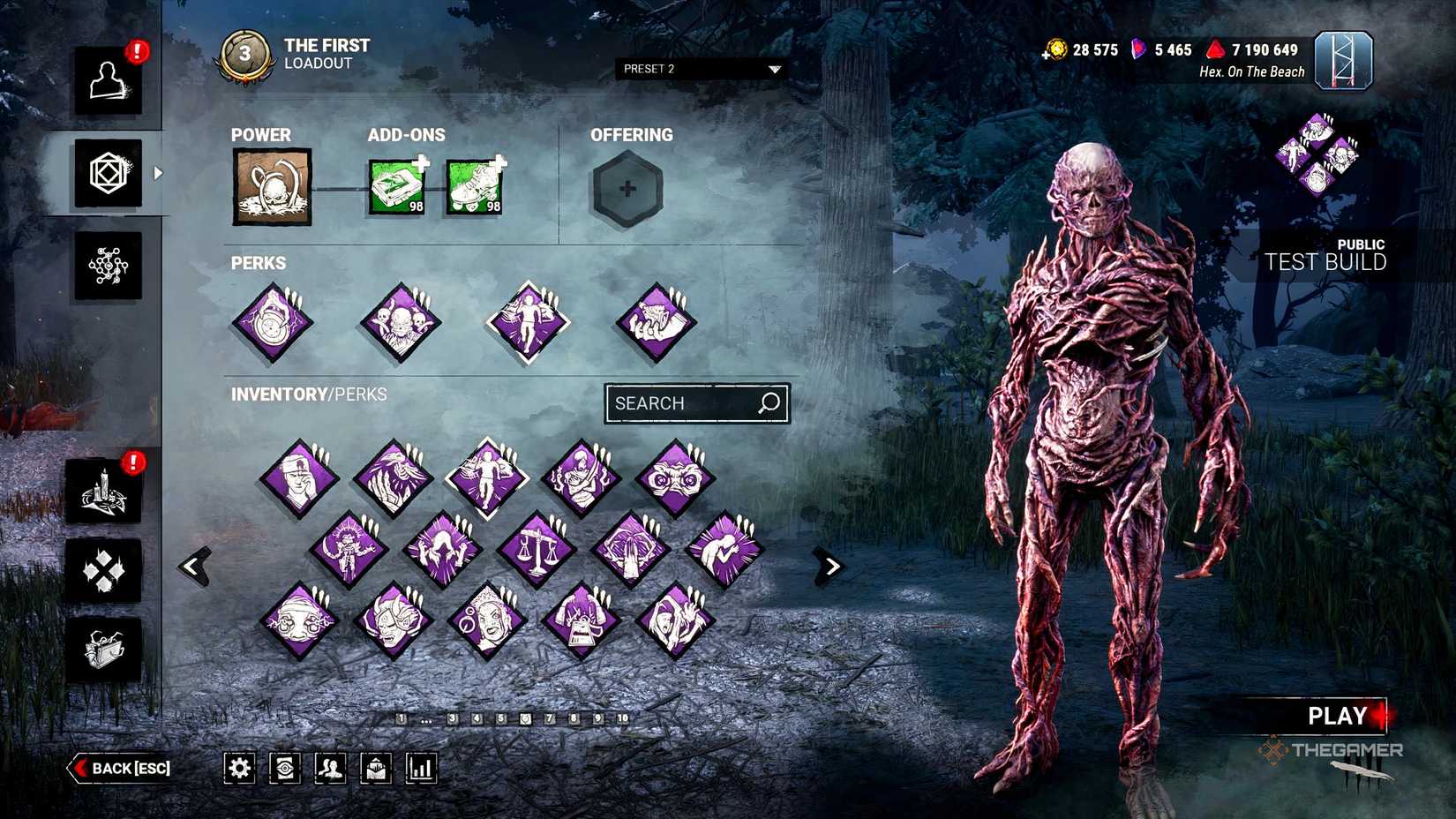This screenshot has height=819, width=1456.
Task: Open the game settings gear icon
Action: click(x=238, y=768)
